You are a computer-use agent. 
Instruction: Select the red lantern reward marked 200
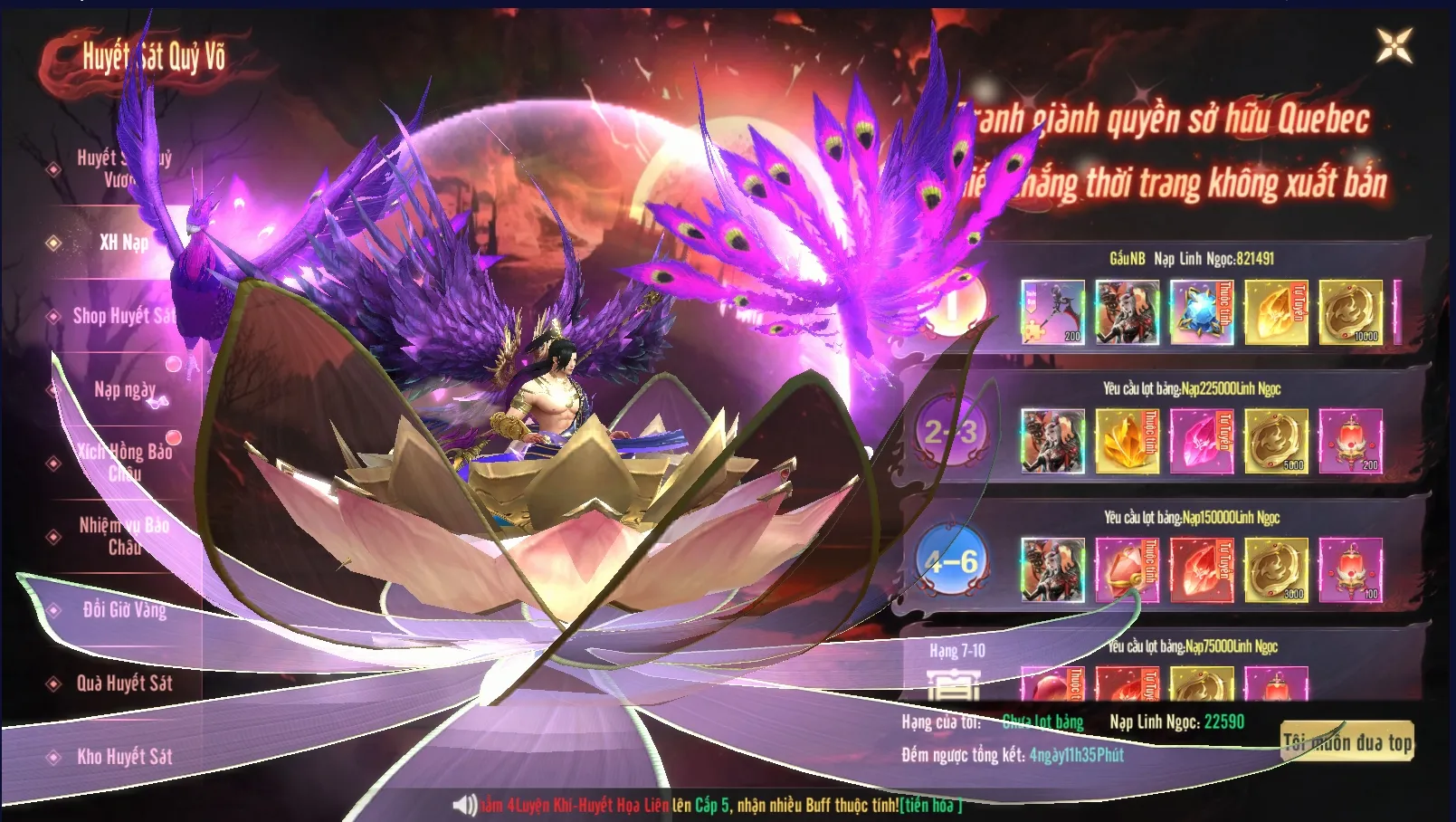1350,441
